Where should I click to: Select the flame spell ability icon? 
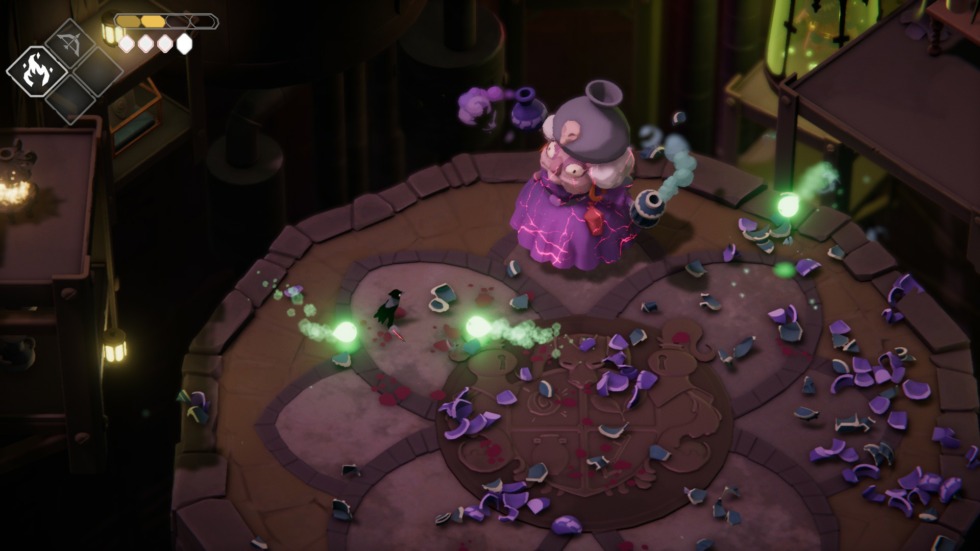tap(36, 71)
